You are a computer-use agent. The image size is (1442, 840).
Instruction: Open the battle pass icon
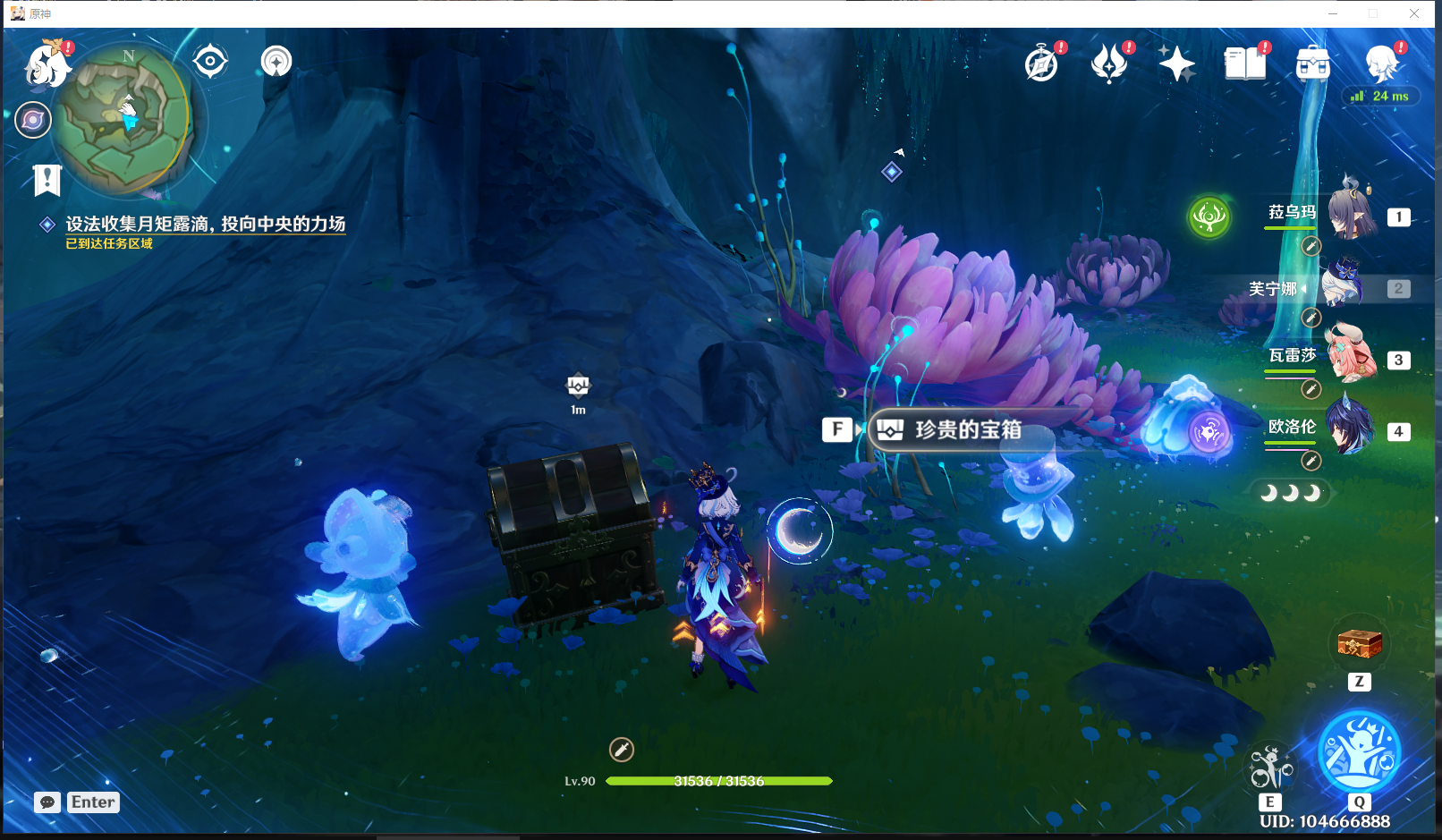click(x=1109, y=64)
